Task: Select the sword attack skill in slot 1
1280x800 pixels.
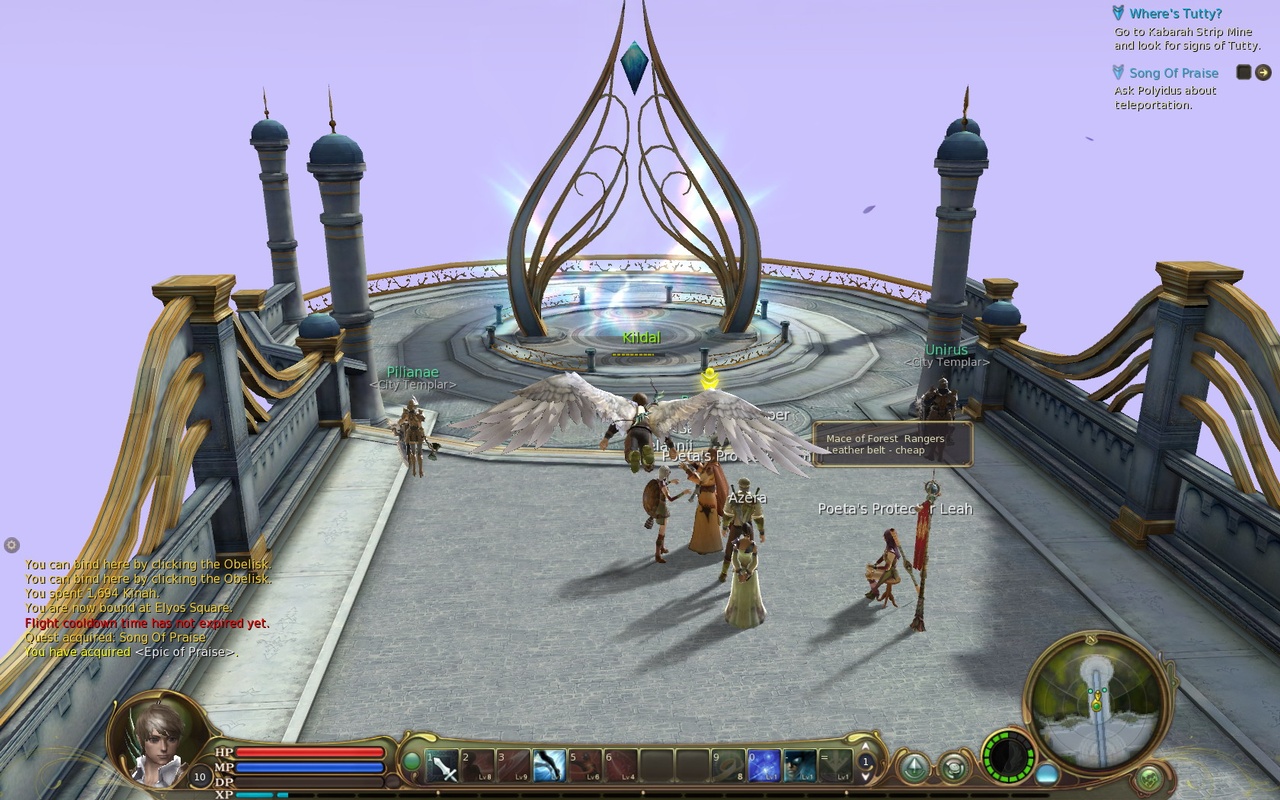Action: point(443,766)
